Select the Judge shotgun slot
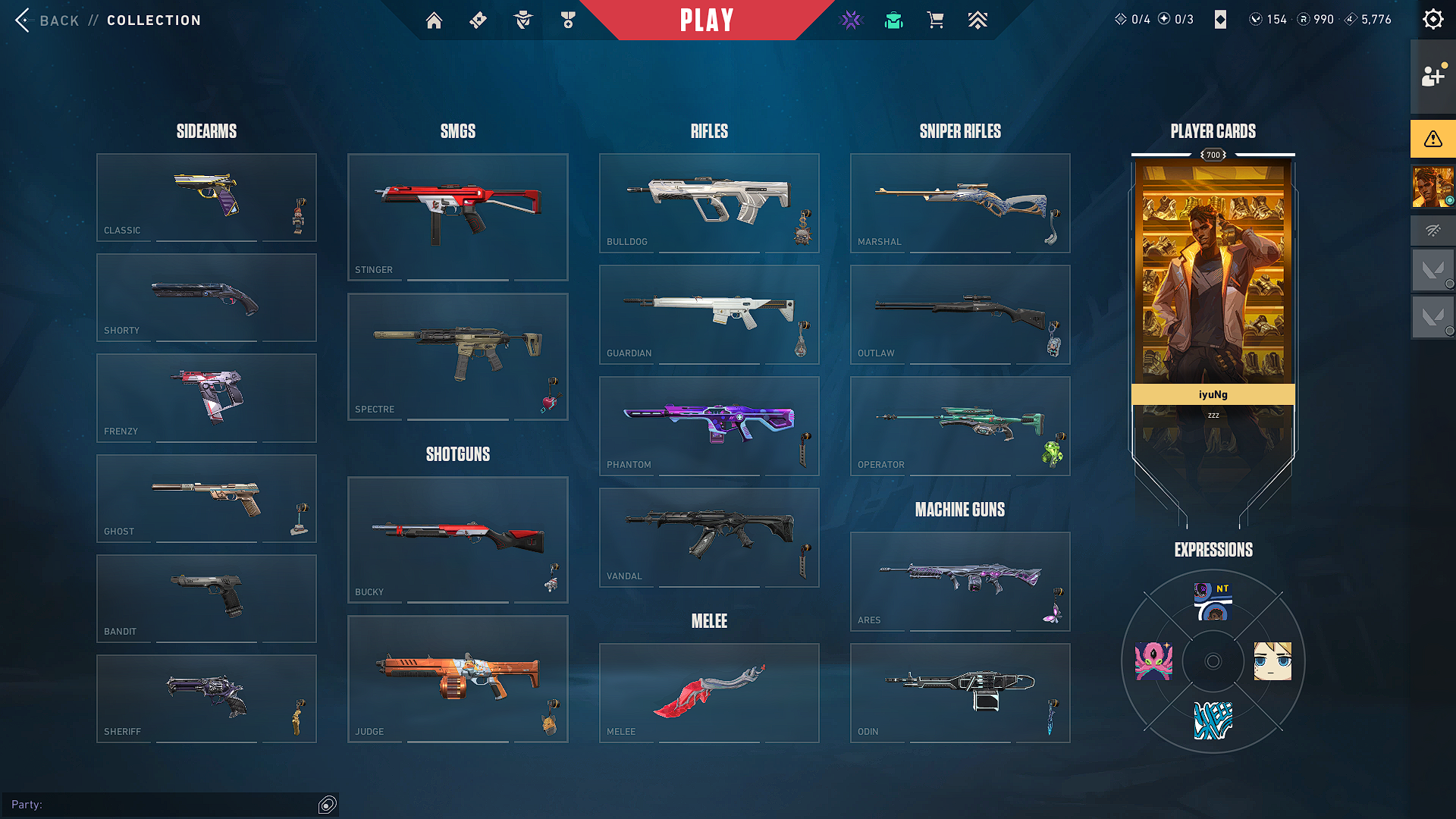The width and height of the screenshot is (1456, 819). tap(457, 679)
